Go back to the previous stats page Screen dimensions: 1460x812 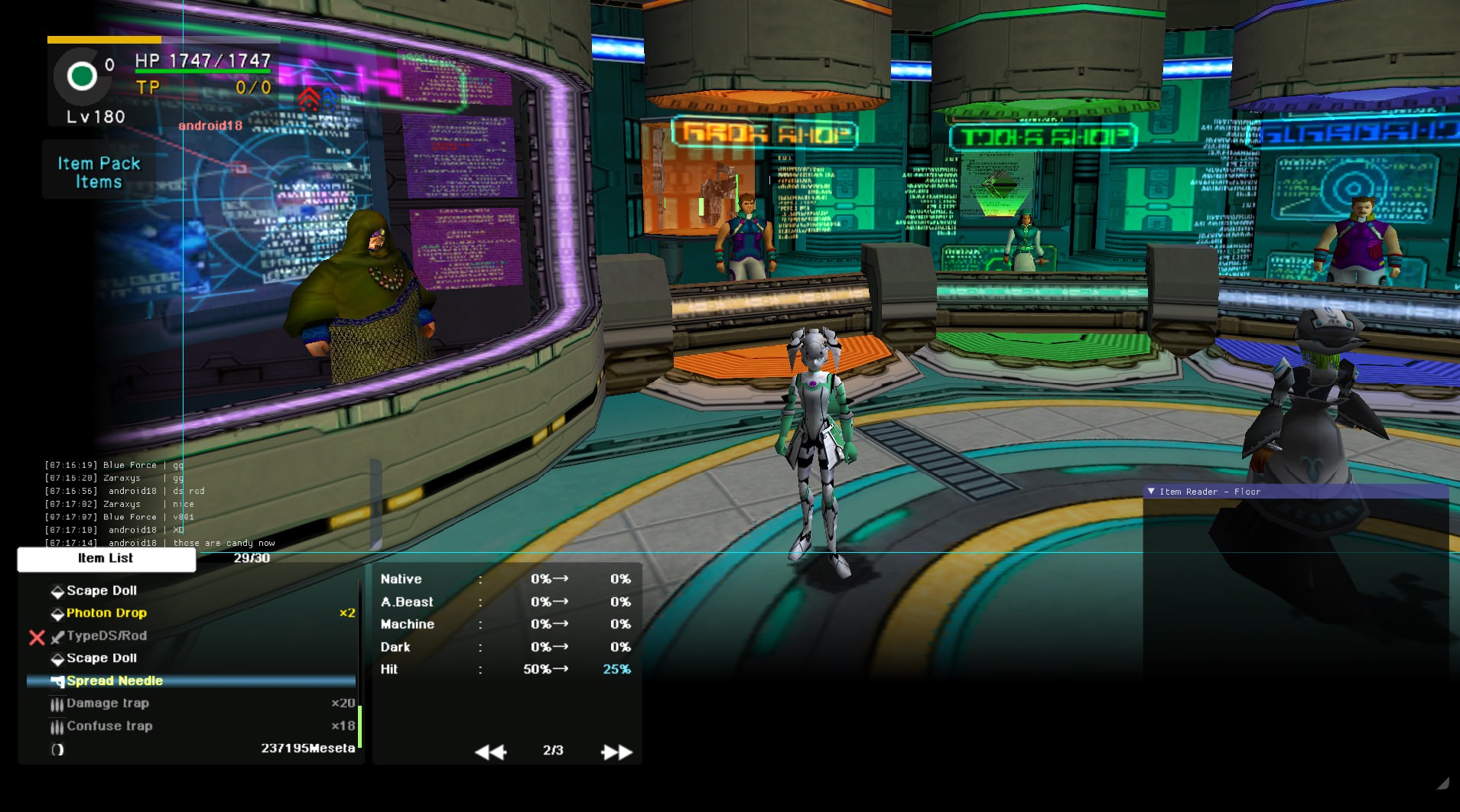490,752
